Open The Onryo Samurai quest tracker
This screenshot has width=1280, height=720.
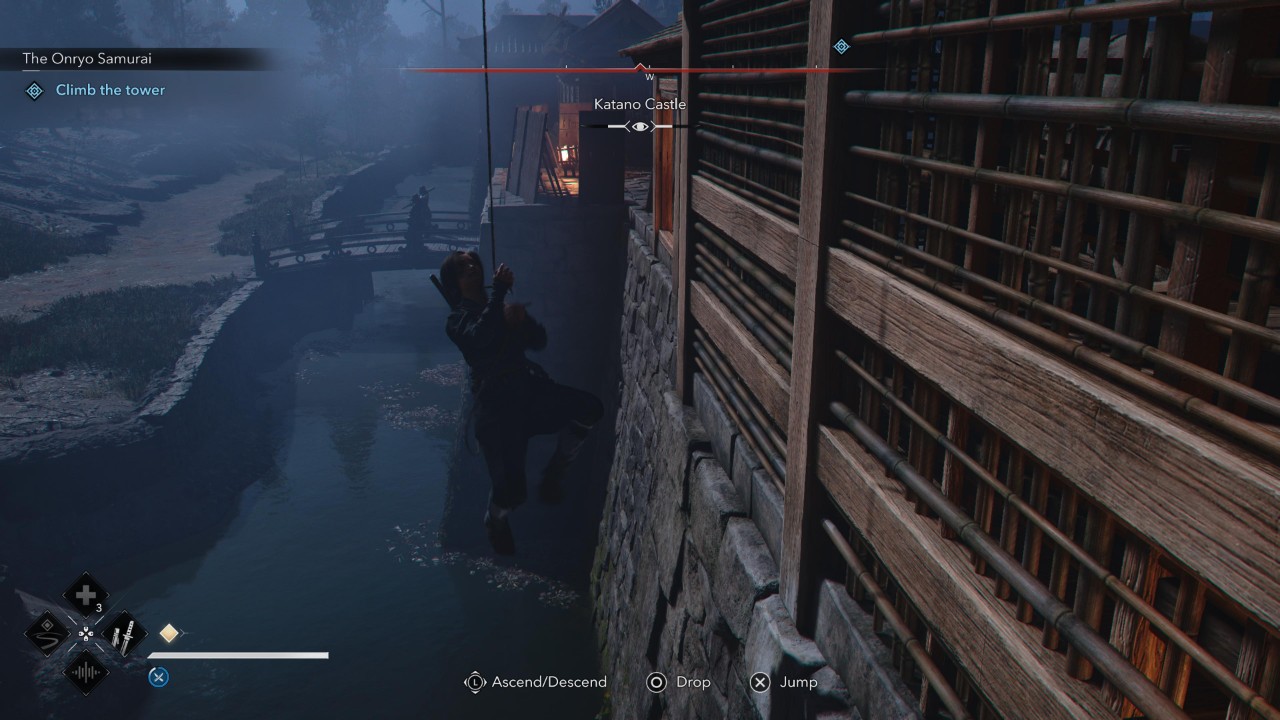(x=88, y=59)
